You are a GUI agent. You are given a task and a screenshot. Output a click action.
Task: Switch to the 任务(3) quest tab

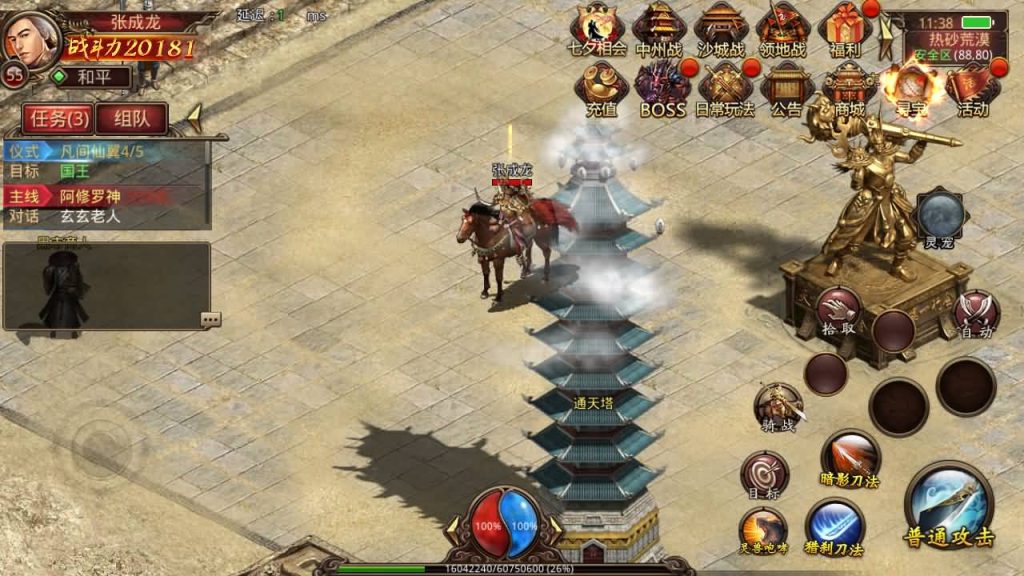(60, 119)
